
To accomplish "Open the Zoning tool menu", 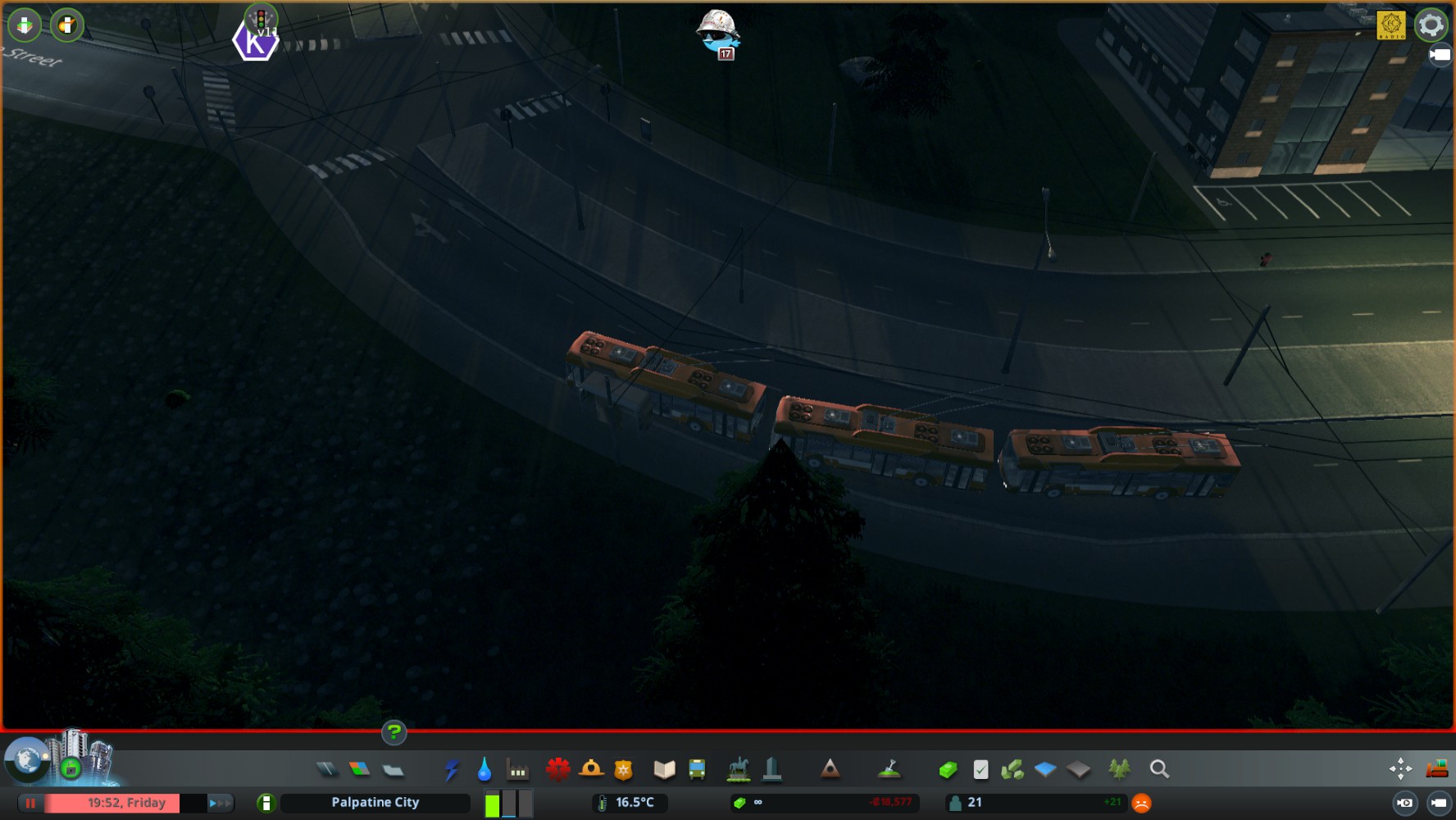I will pyautogui.click(x=359, y=769).
